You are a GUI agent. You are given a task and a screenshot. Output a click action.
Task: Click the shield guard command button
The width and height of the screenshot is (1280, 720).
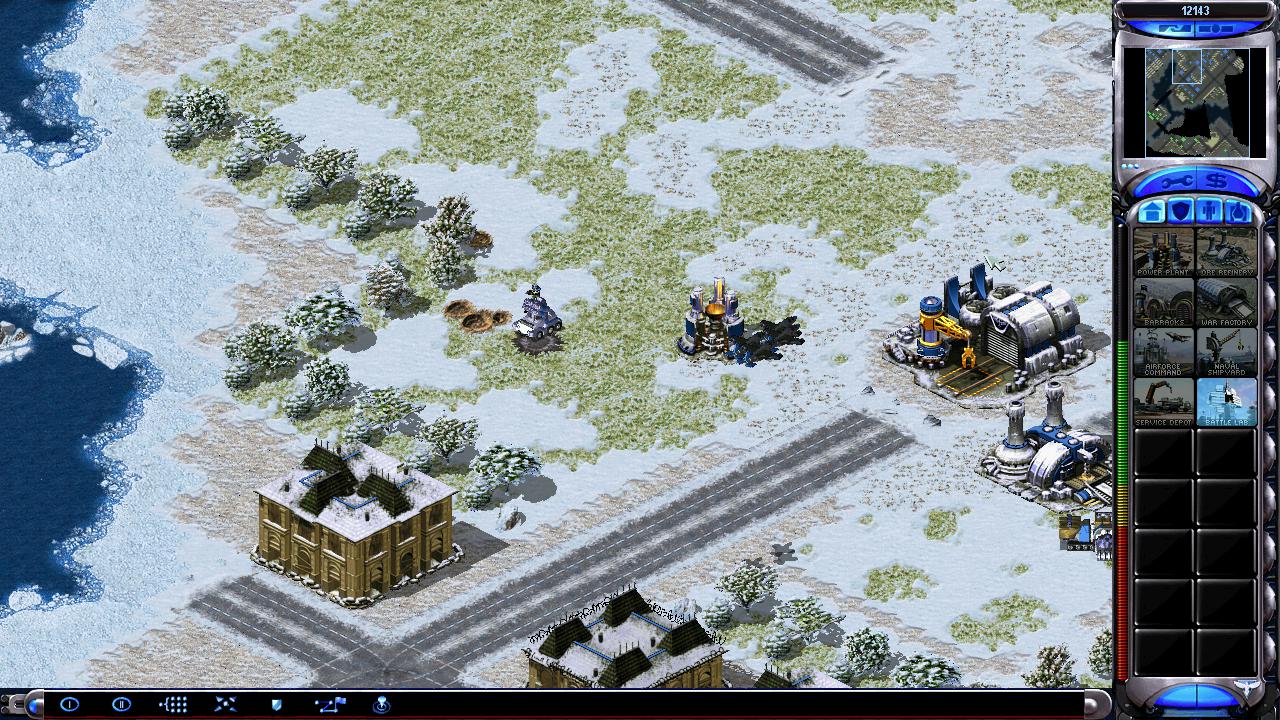277,704
